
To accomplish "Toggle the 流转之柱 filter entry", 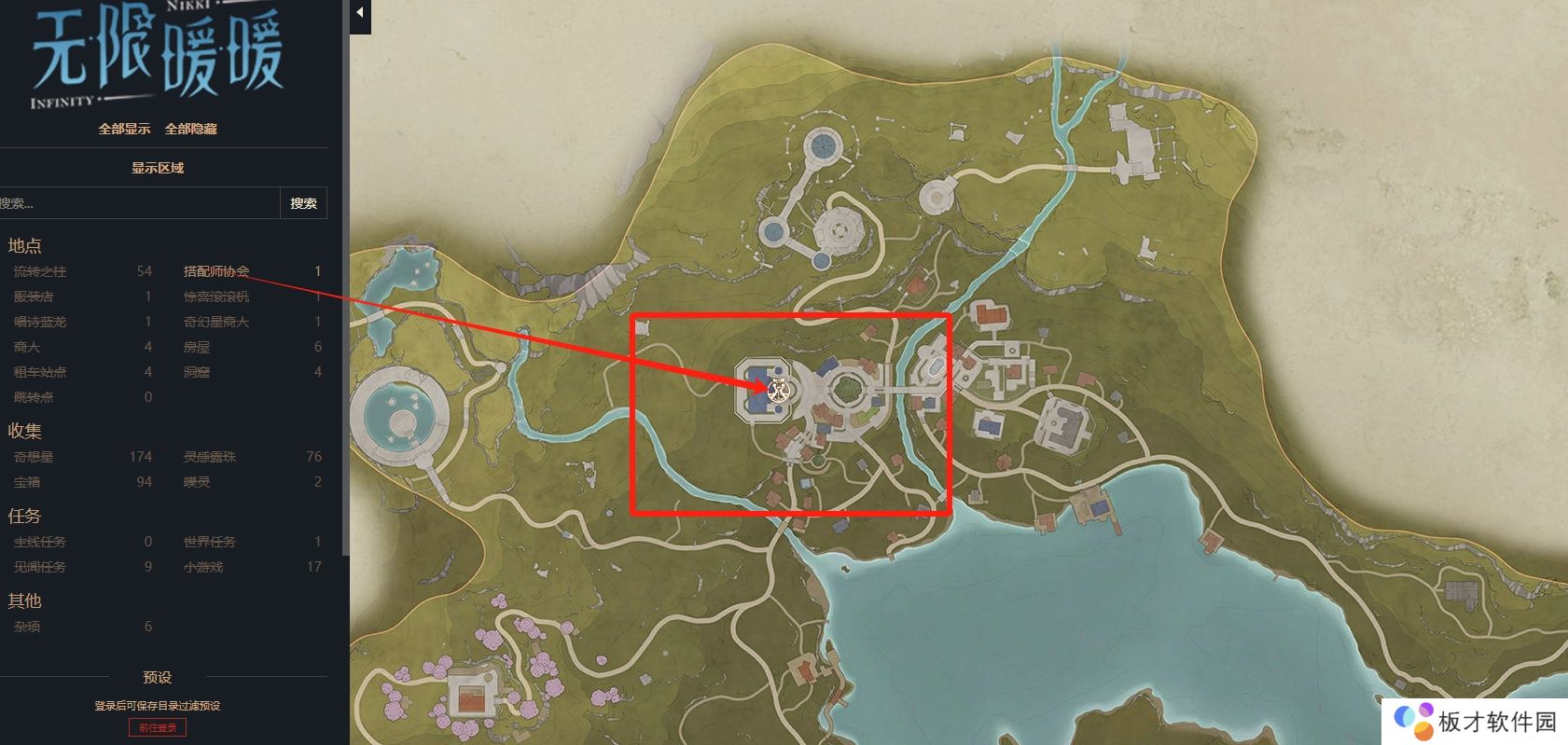I will (40, 271).
